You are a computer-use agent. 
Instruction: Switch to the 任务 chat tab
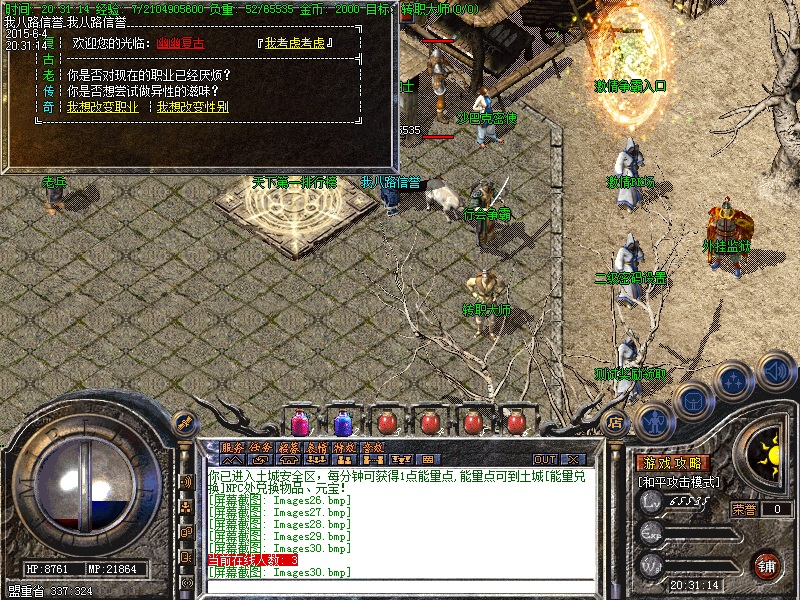point(260,448)
